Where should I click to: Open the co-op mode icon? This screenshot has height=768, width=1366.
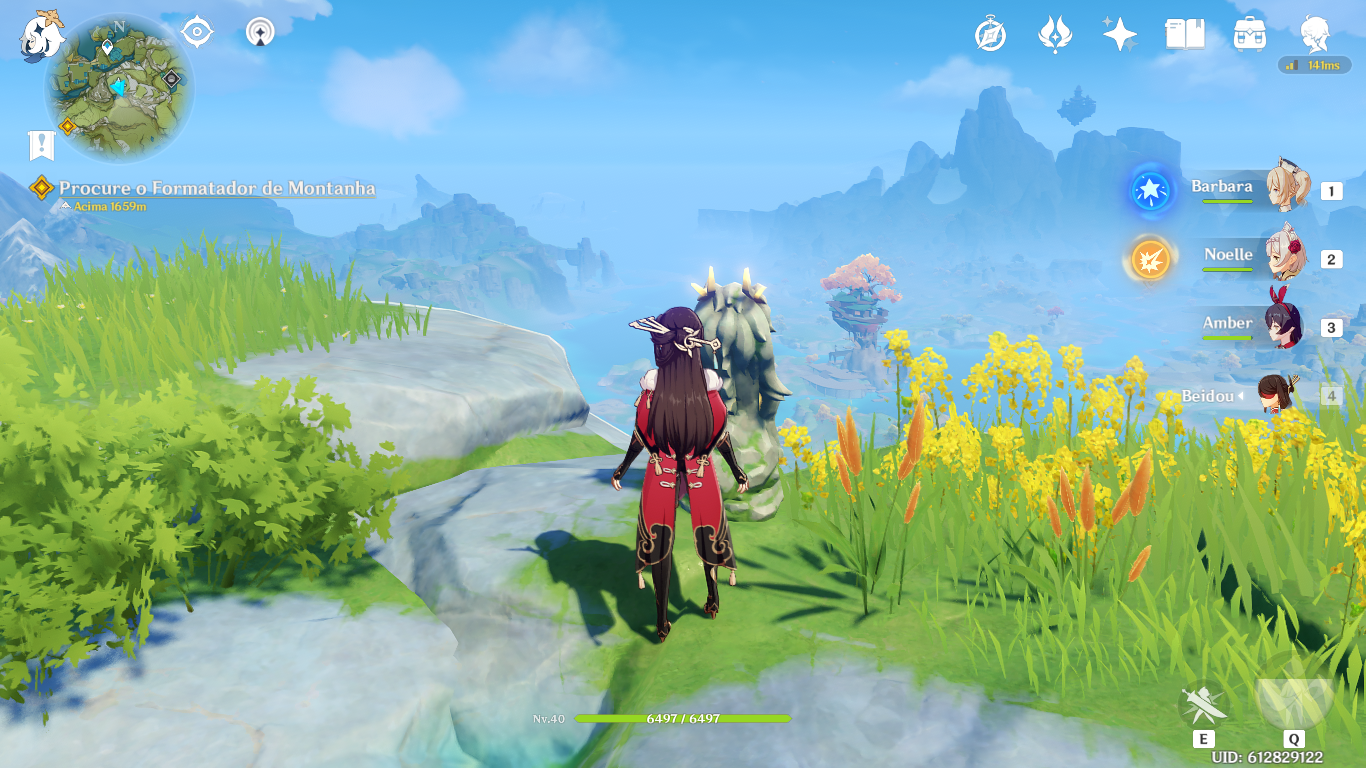tap(260, 33)
